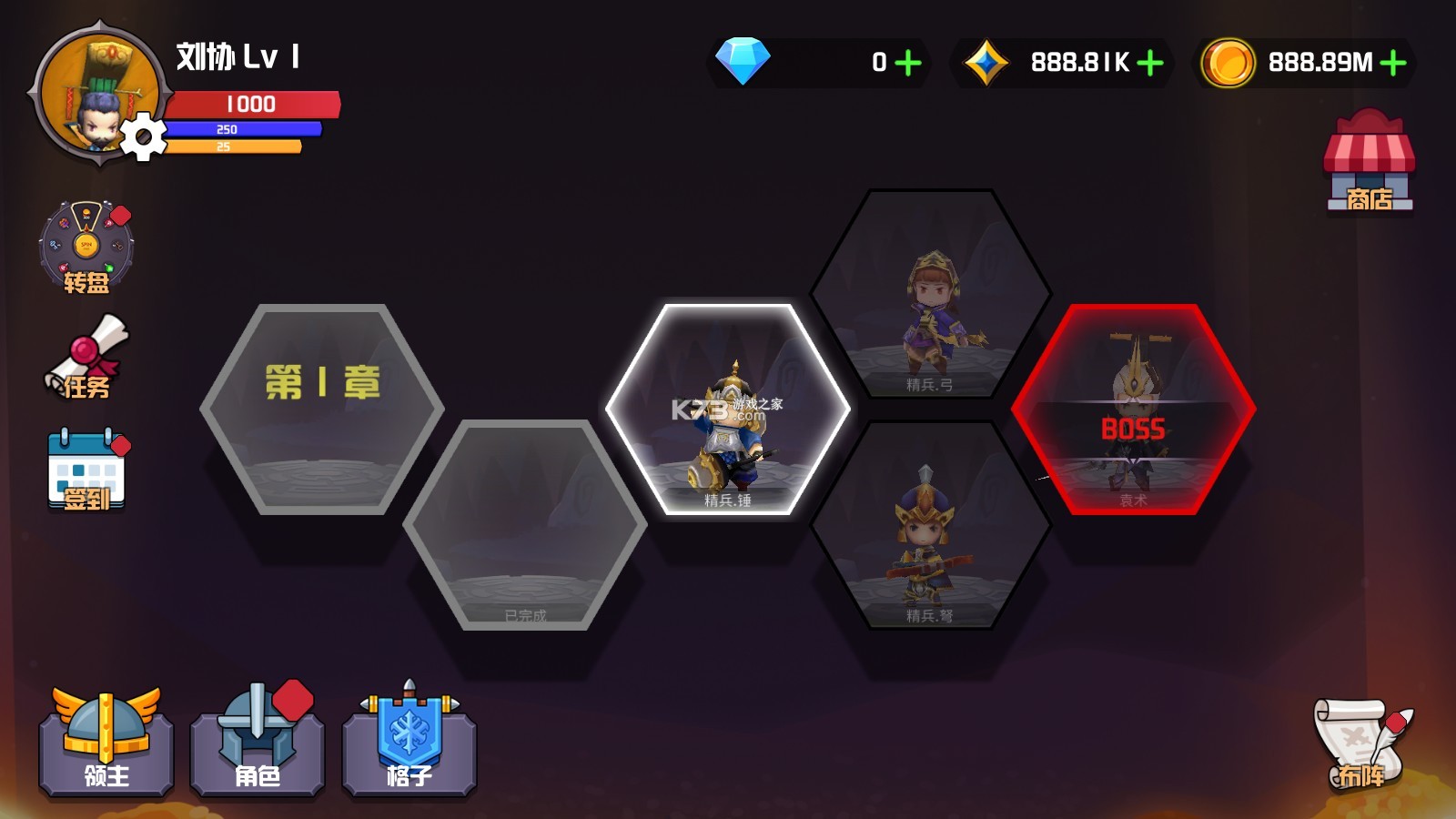Image resolution: width=1456 pixels, height=819 pixels.
Task: Open the 转盘 spin wheel
Action: pos(86,248)
